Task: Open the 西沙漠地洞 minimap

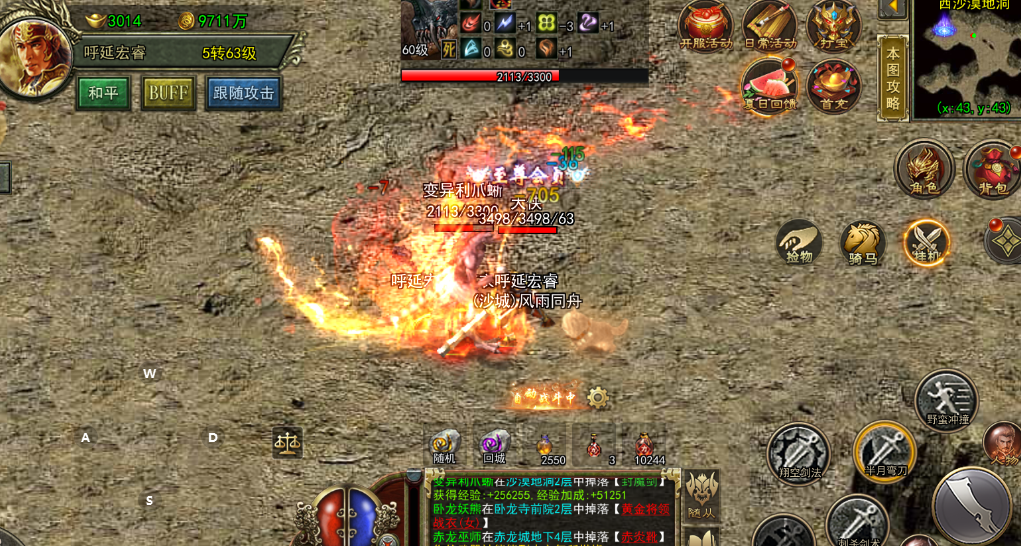Action: click(x=966, y=57)
